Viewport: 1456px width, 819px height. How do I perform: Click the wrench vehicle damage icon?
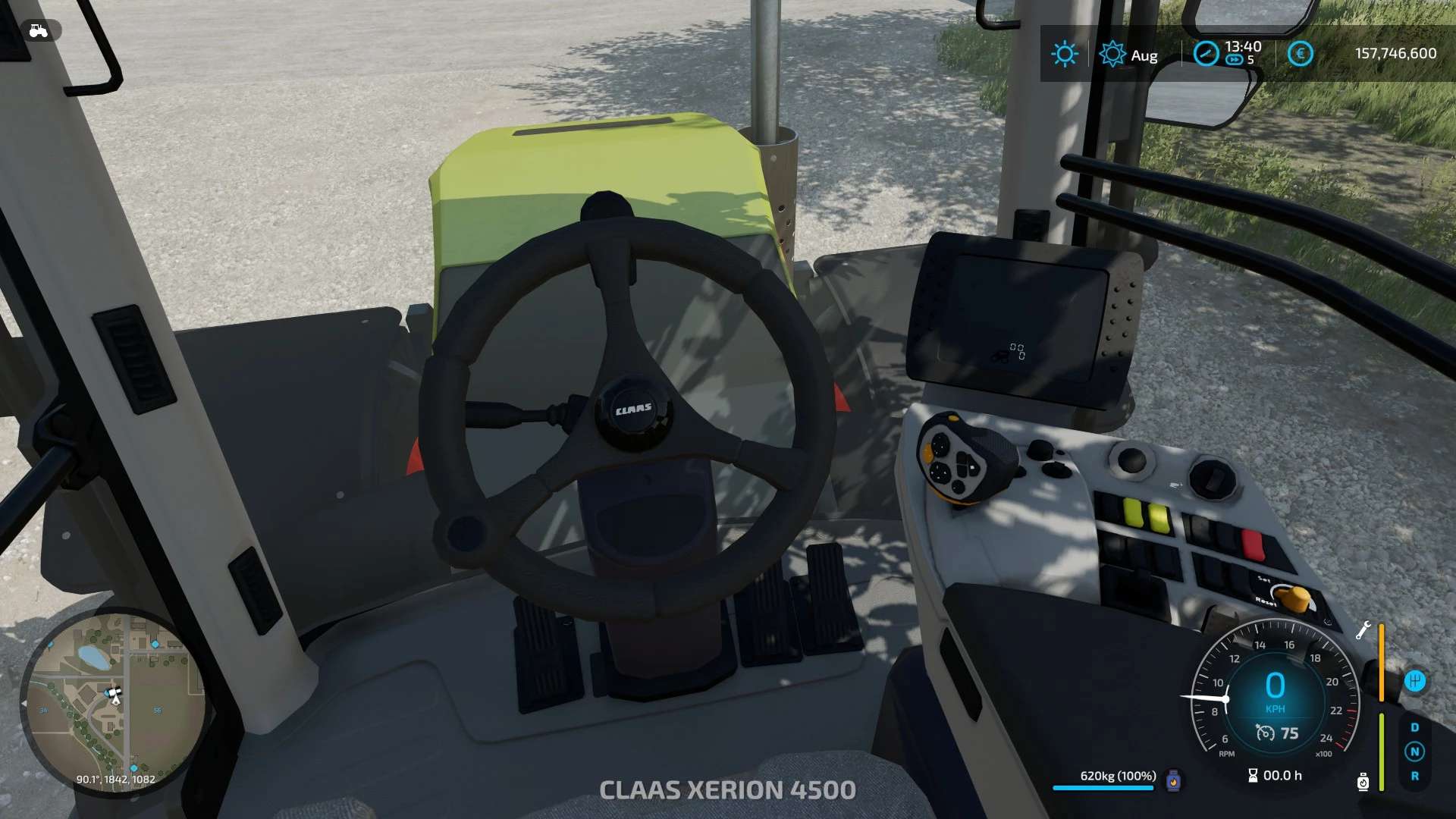pos(1363,630)
